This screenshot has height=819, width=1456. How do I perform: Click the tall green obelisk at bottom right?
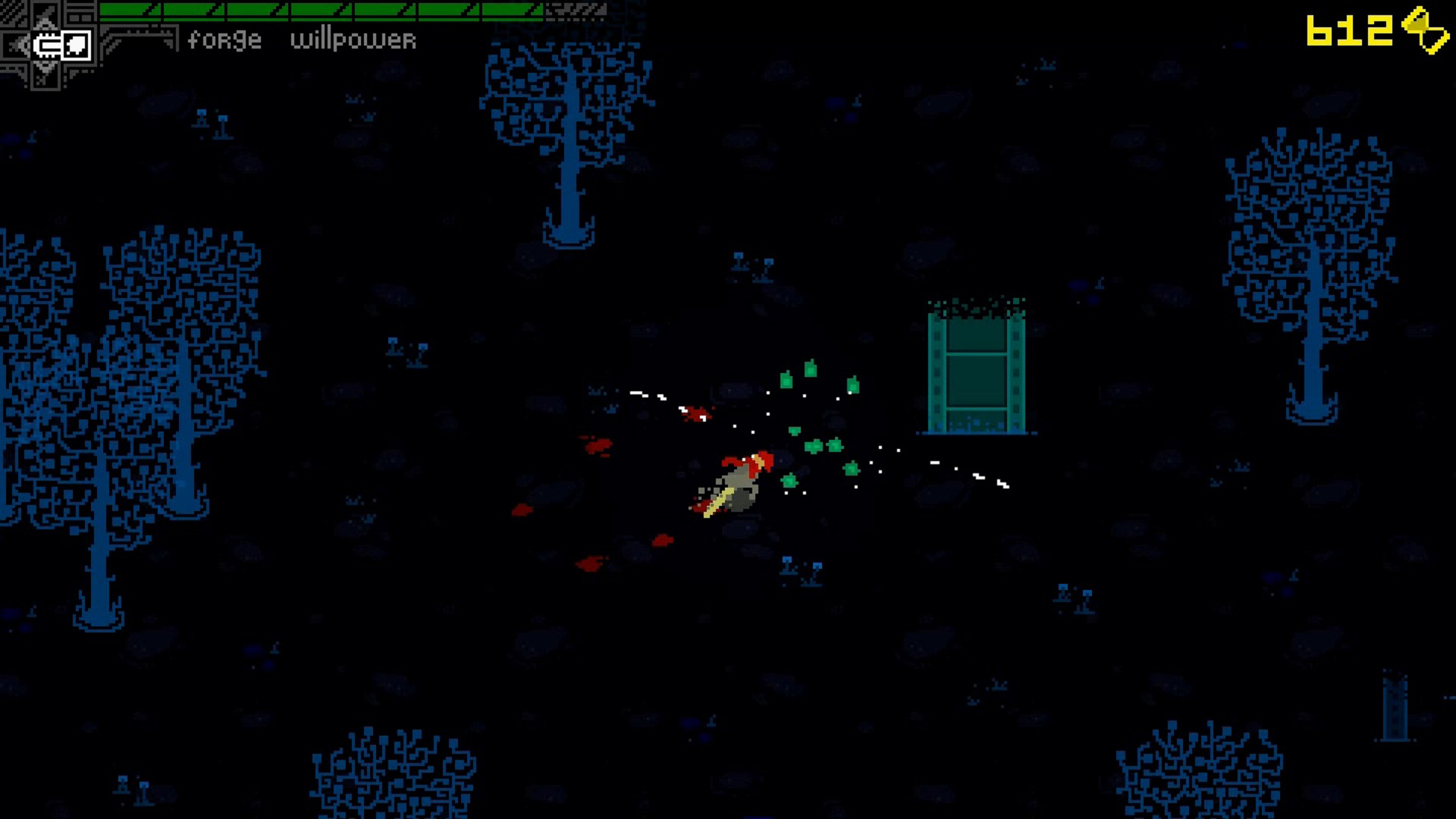[1395, 705]
